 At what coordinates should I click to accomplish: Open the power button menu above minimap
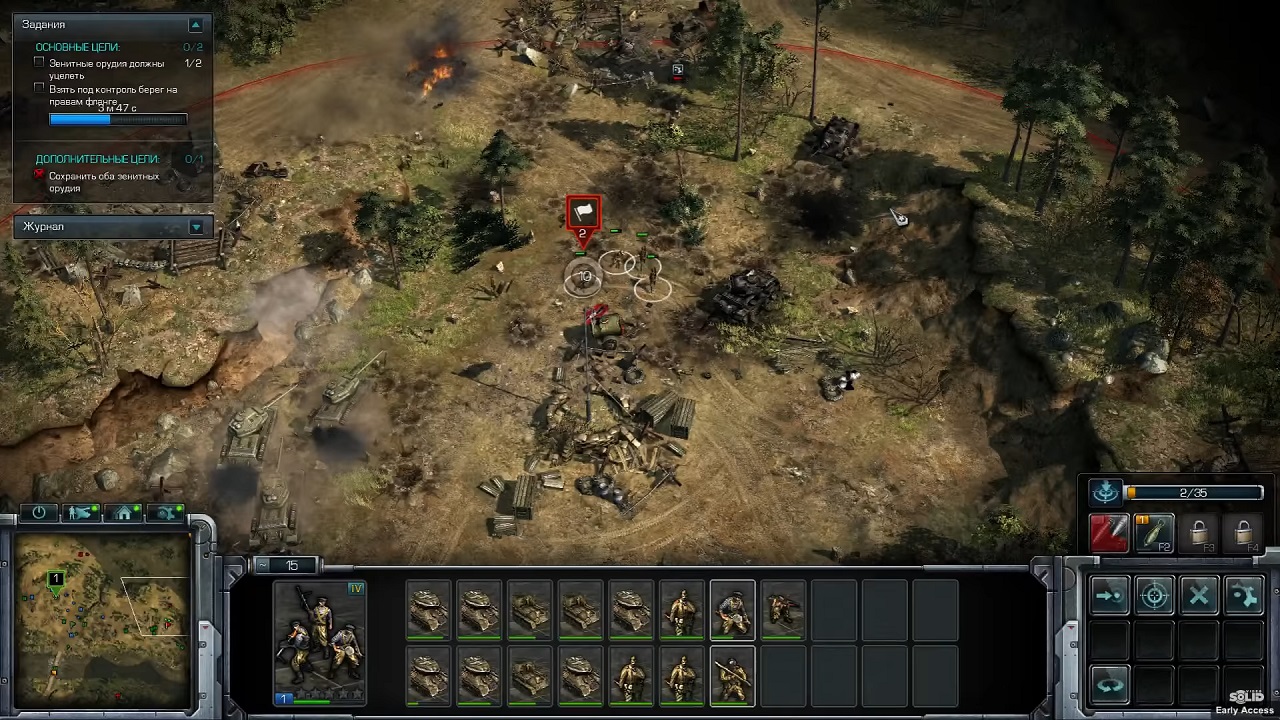click(x=39, y=513)
